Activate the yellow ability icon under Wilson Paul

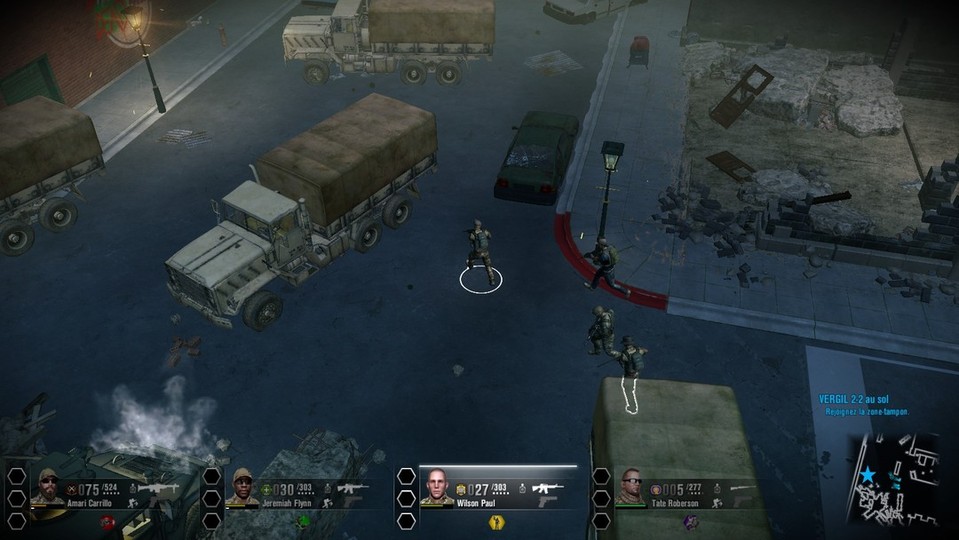click(x=494, y=521)
